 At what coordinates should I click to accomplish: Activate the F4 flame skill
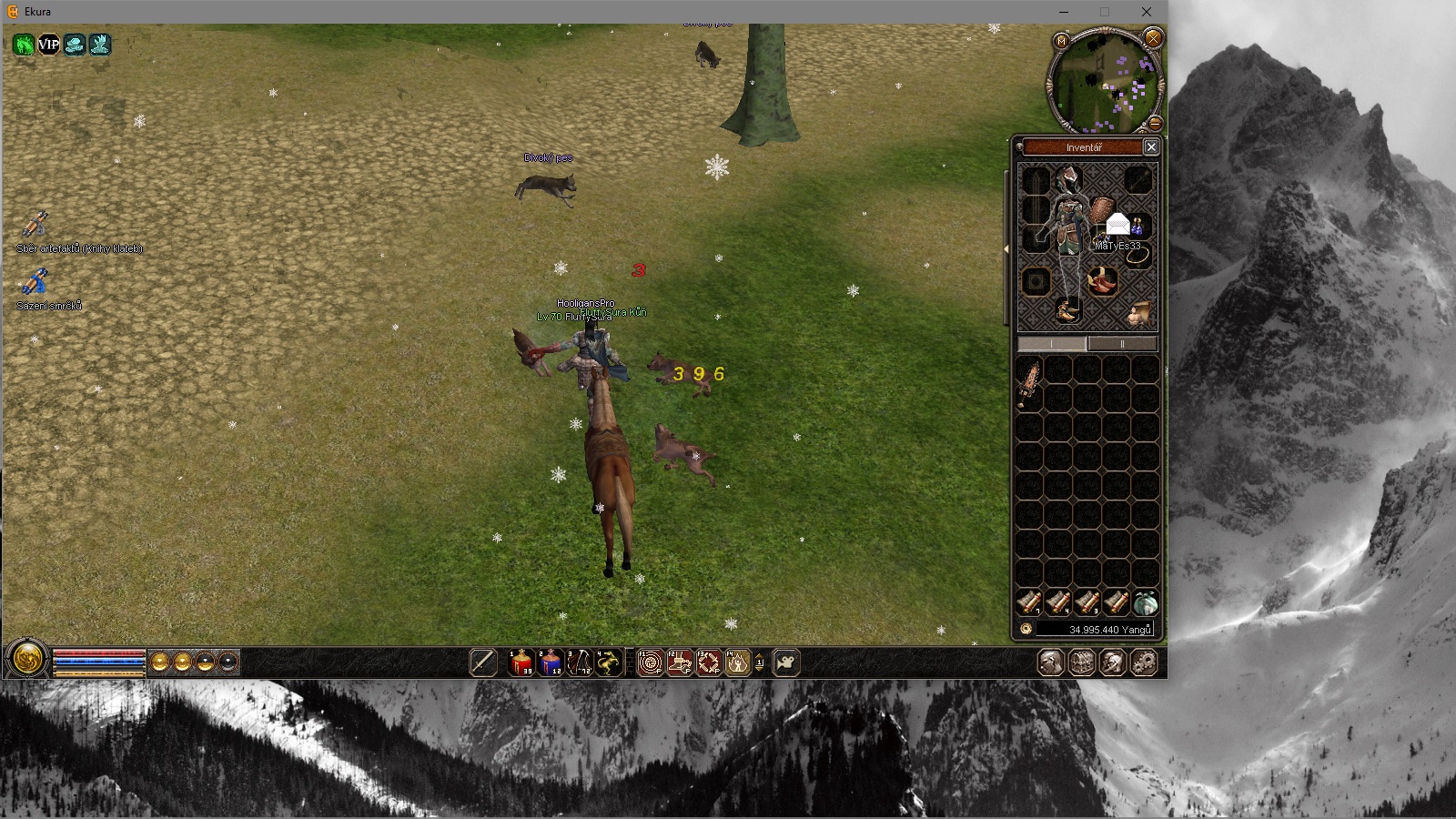737,662
